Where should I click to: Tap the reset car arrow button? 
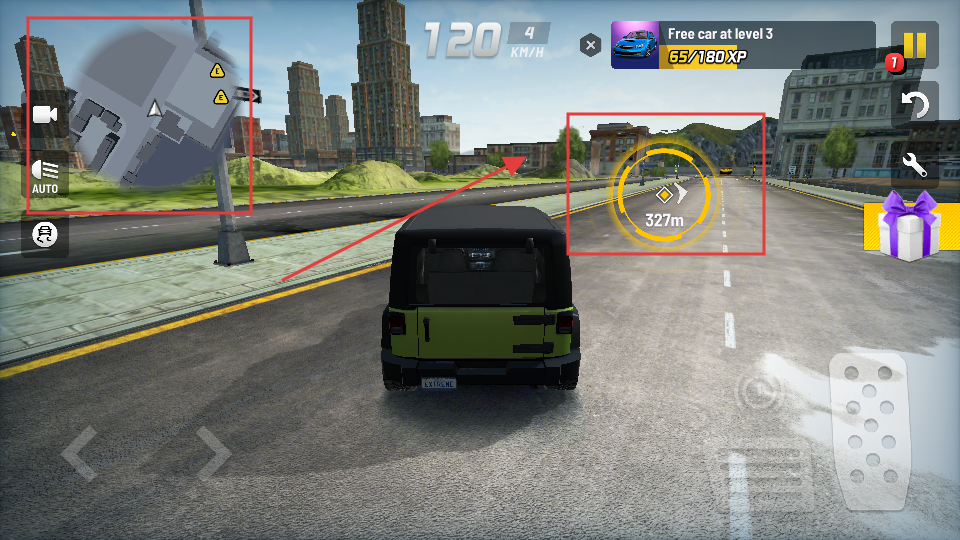point(915,104)
